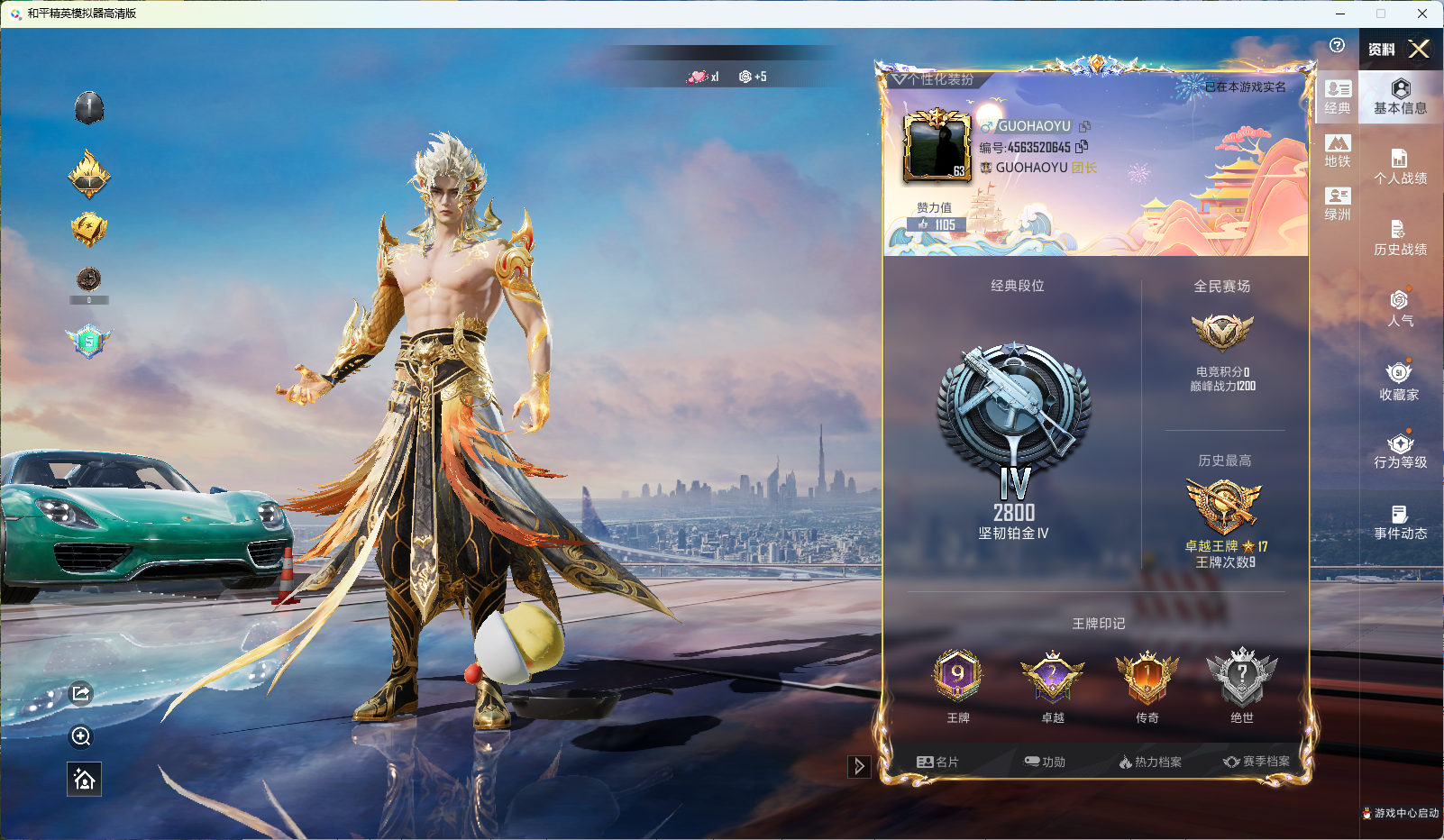Open the 热力档案 heat archive tab
1444x840 pixels.
(x=1150, y=762)
